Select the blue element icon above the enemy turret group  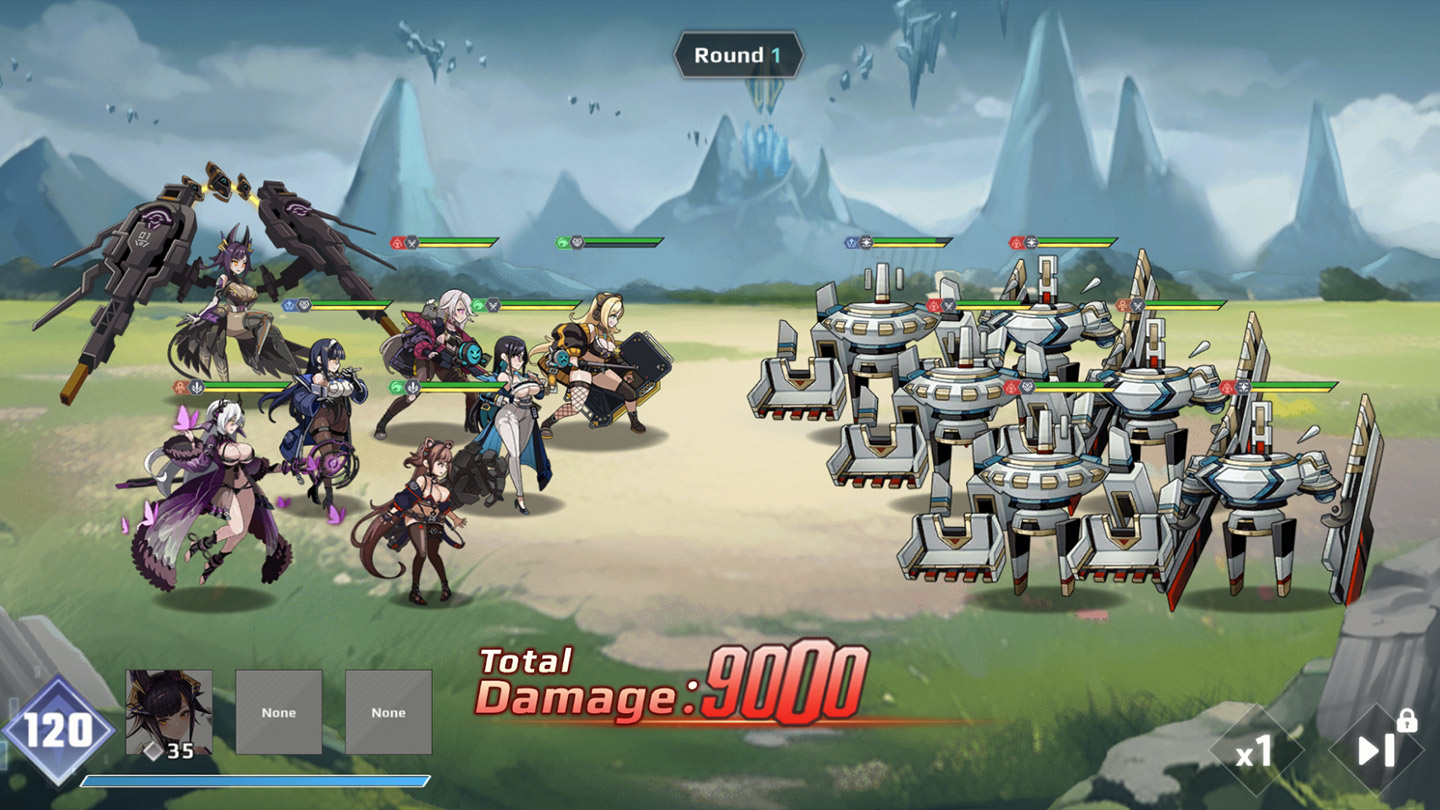tap(851, 240)
